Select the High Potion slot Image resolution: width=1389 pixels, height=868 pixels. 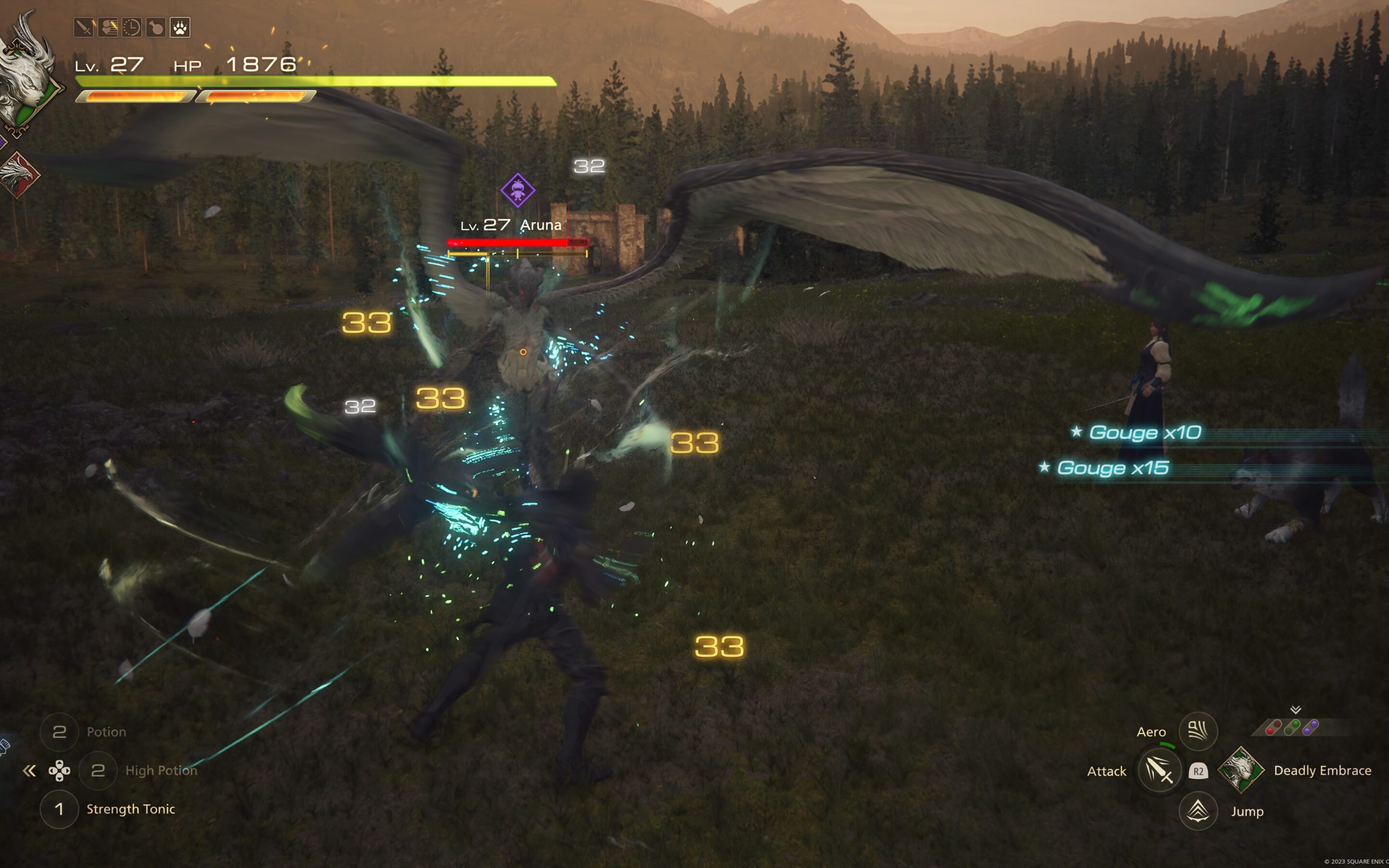click(98, 771)
